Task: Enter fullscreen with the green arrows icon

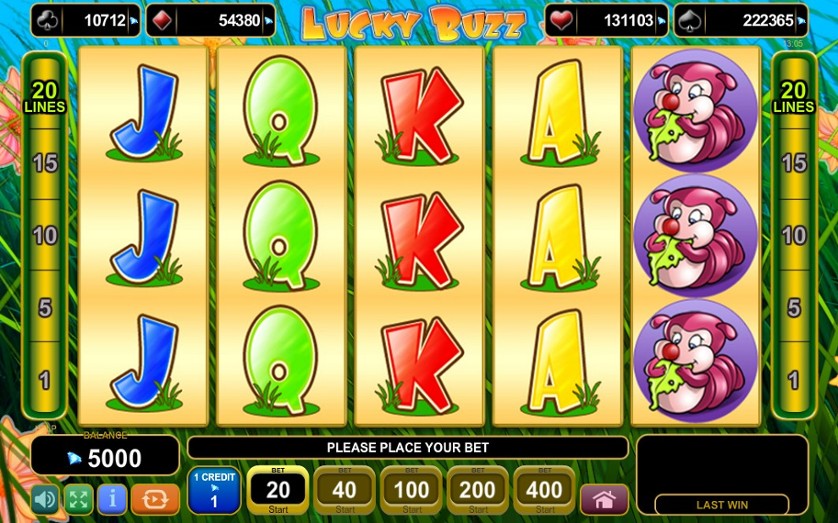Action: pos(78,498)
